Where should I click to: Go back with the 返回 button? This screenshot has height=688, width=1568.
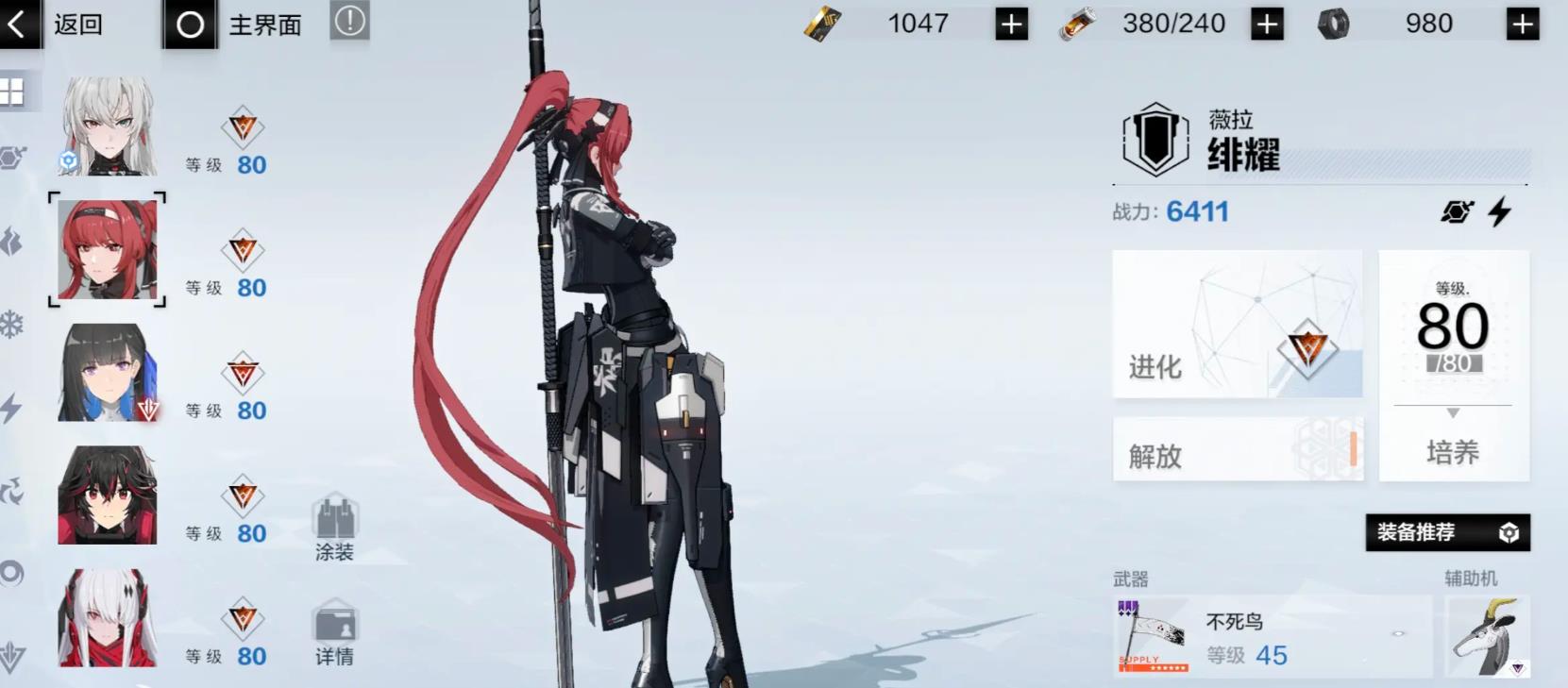coord(55,24)
